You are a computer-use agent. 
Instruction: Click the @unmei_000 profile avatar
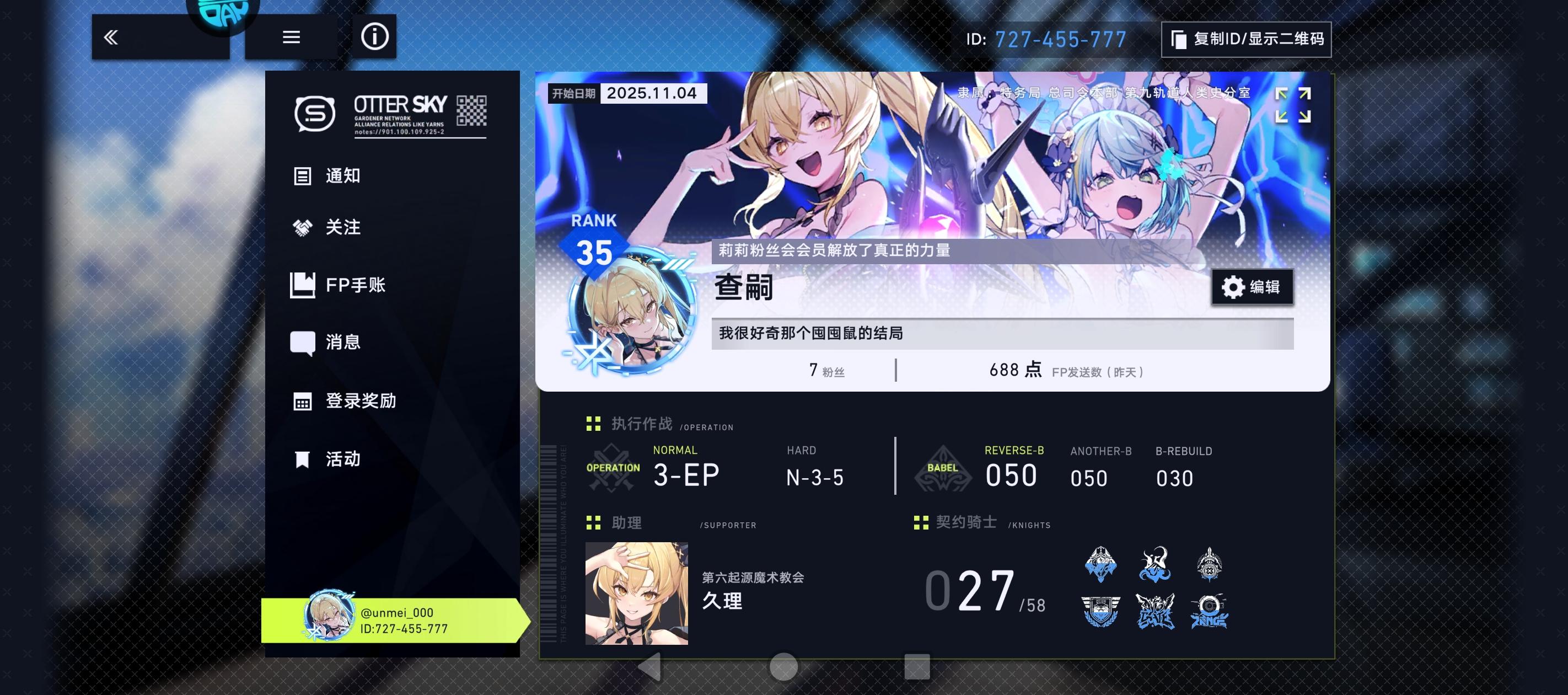(329, 618)
